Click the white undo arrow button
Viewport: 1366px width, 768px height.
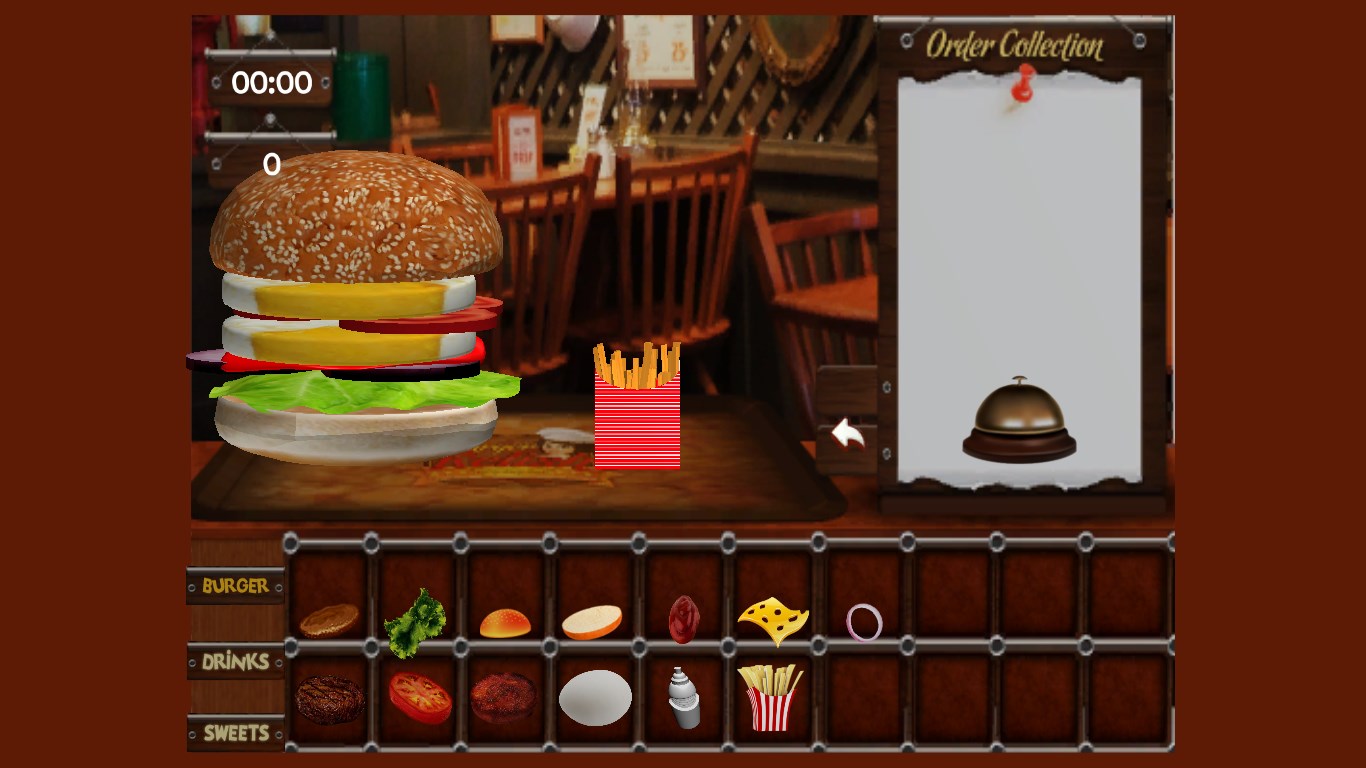848,435
